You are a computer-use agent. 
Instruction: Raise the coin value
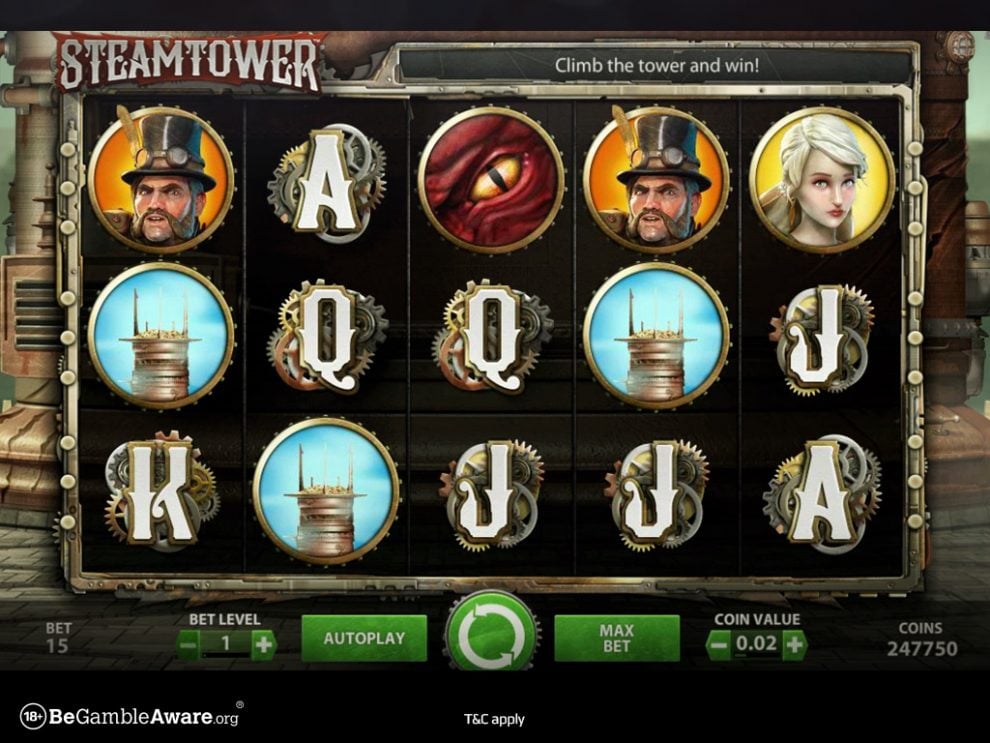794,645
